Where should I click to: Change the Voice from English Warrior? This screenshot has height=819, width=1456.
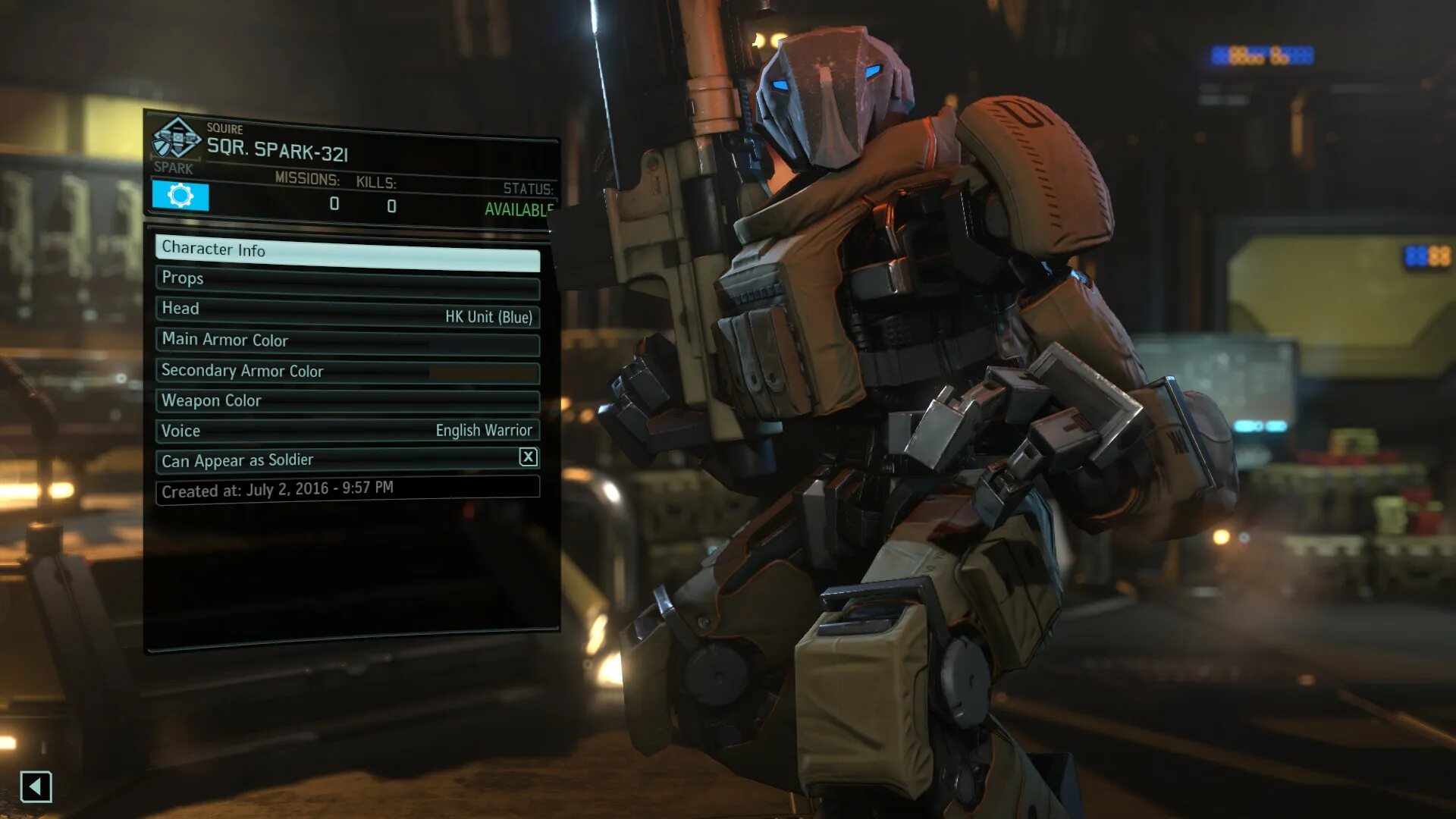point(347,430)
